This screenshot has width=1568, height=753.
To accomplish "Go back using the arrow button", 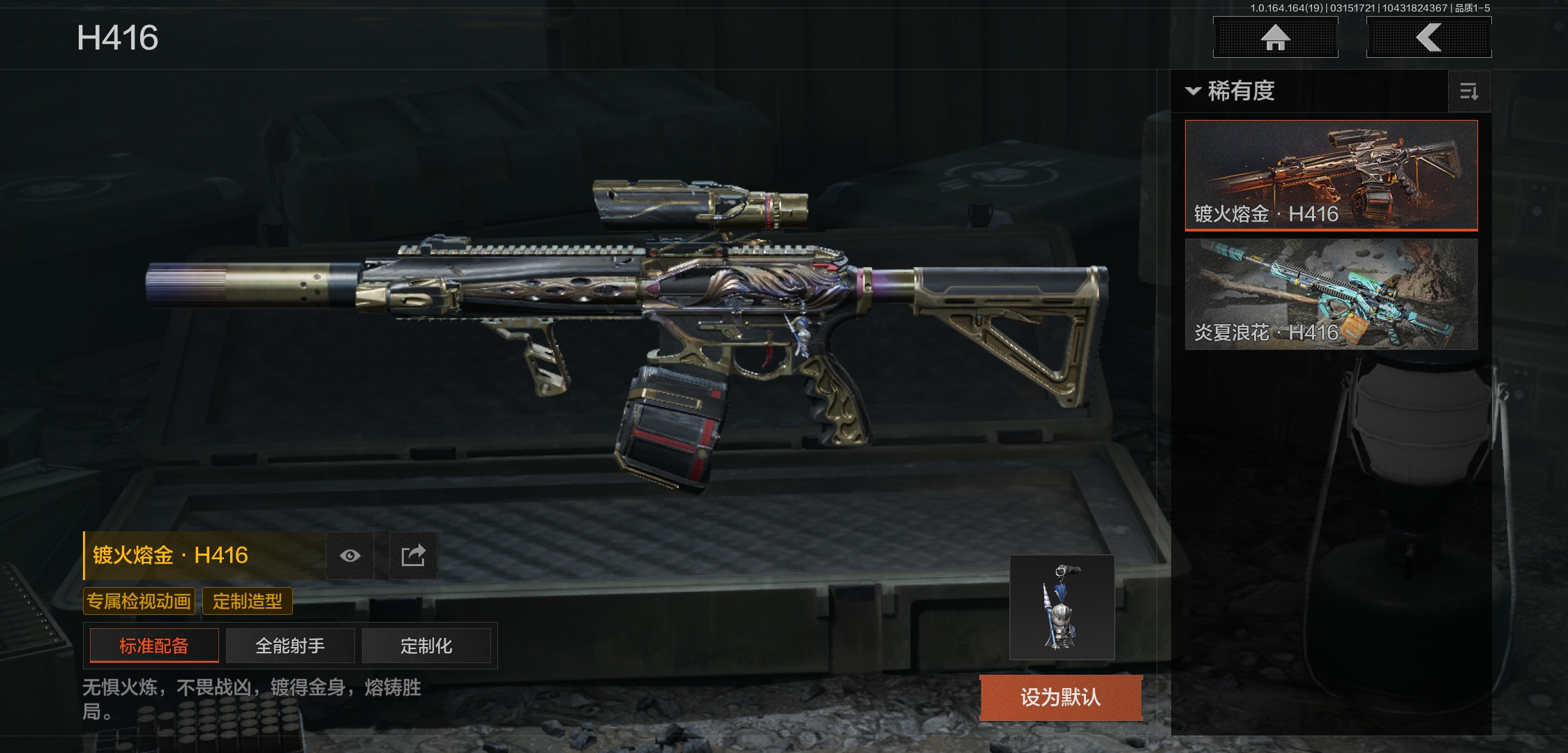I will [1428, 38].
